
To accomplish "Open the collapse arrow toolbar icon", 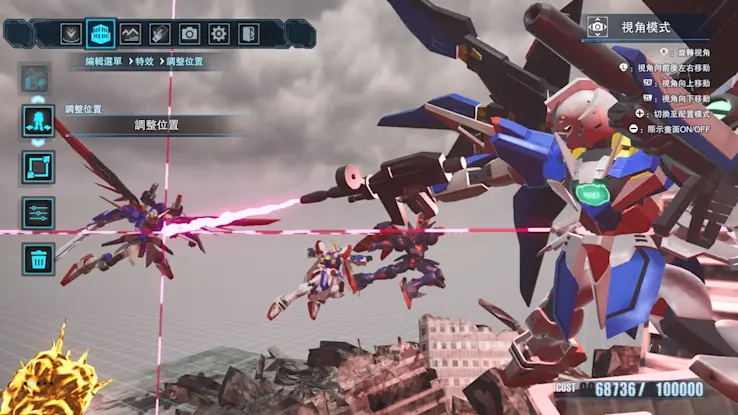I will tap(70, 33).
